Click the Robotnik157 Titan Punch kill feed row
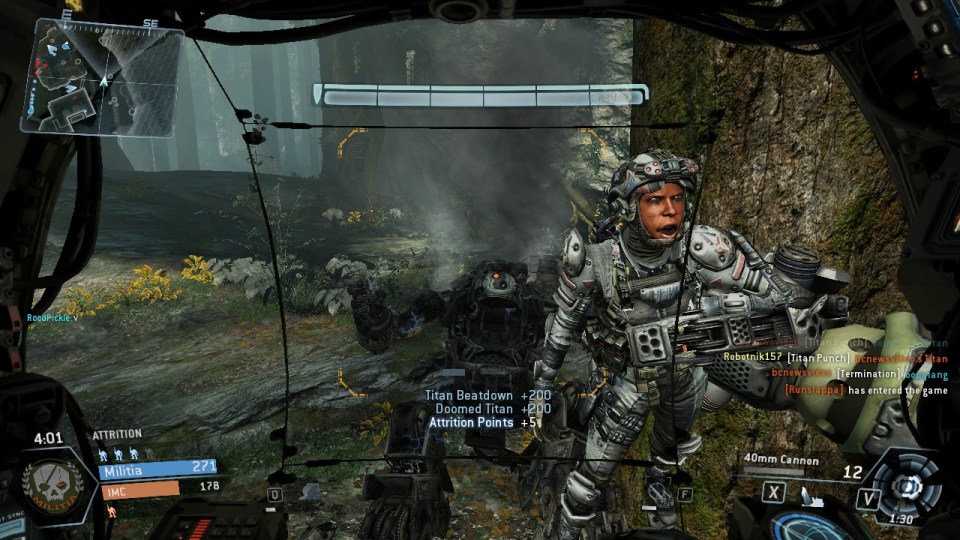Image resolution: width=960 pixels, height=540 pixels. 834,357
